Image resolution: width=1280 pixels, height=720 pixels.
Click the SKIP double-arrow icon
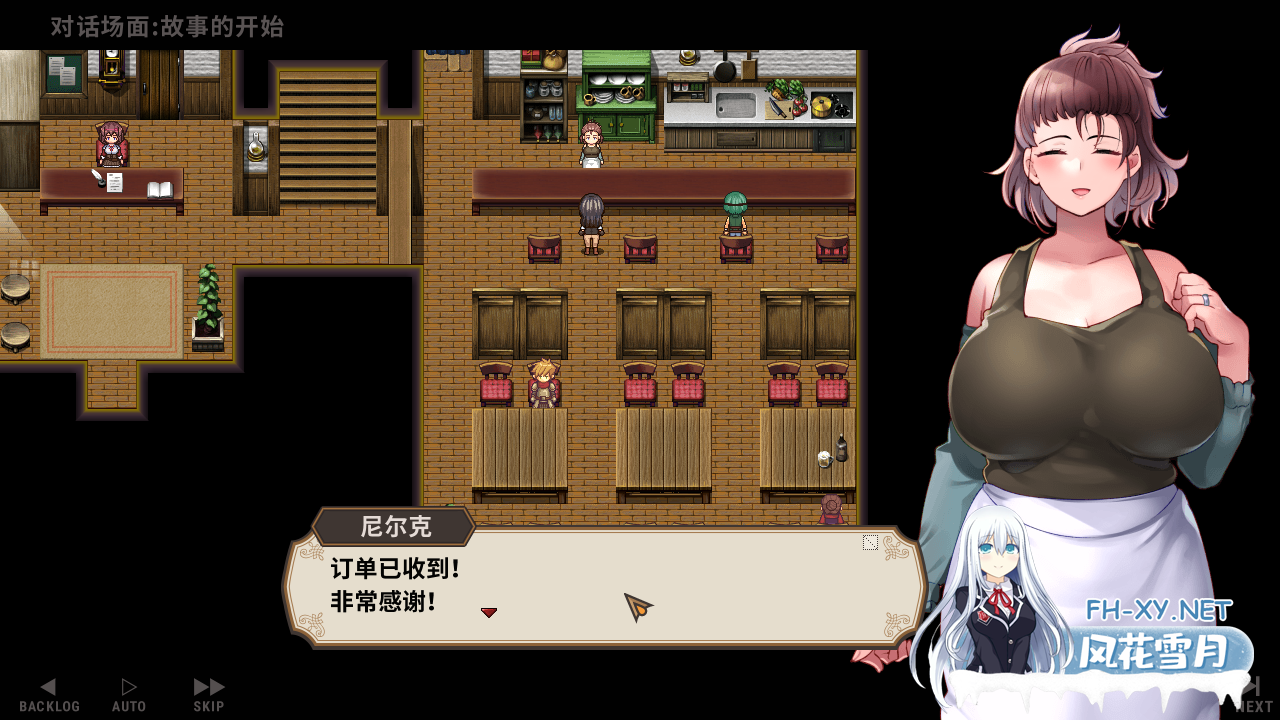click(x=208, y=686)
